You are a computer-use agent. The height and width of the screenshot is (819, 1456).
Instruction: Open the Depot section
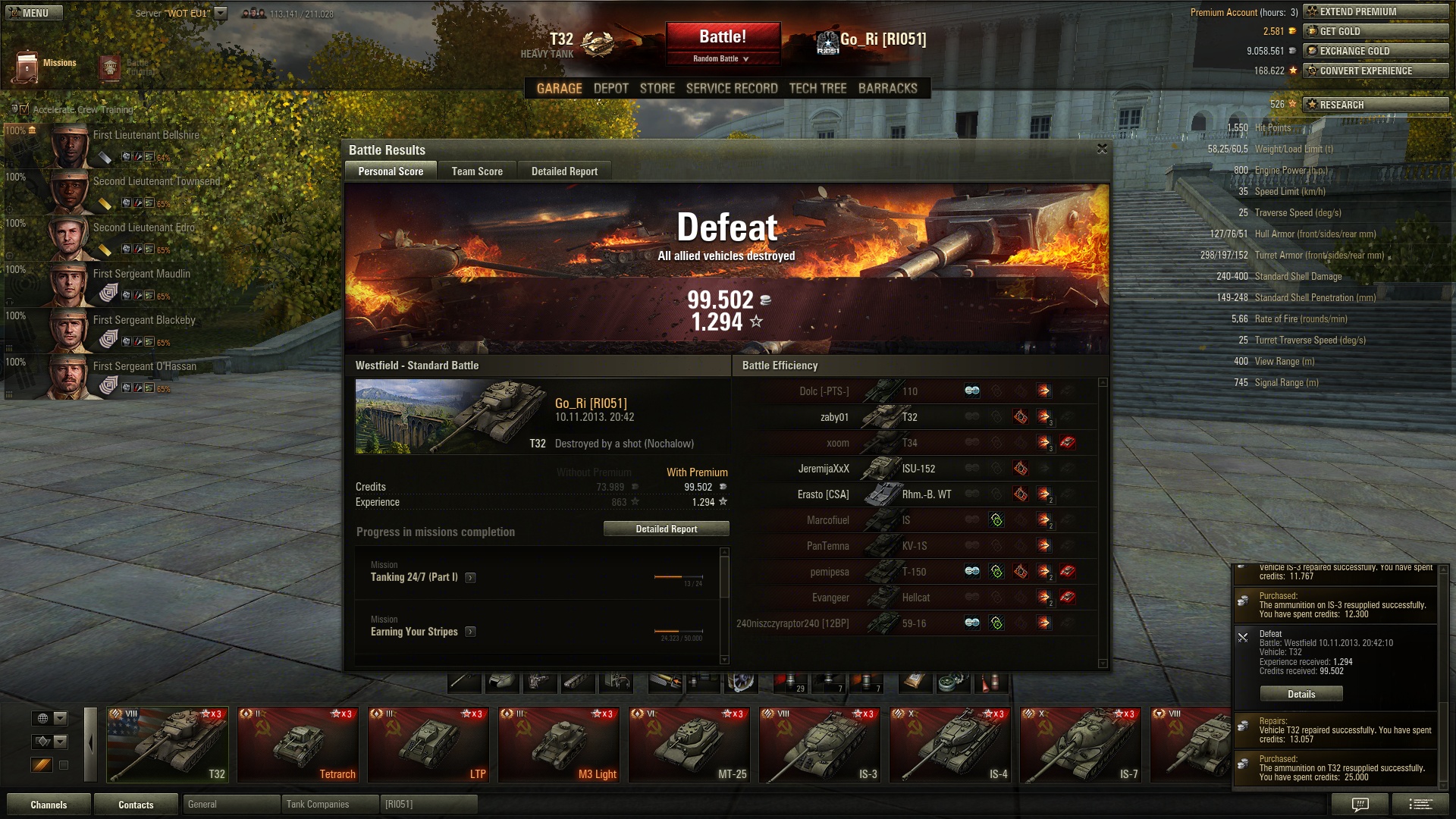610,88
